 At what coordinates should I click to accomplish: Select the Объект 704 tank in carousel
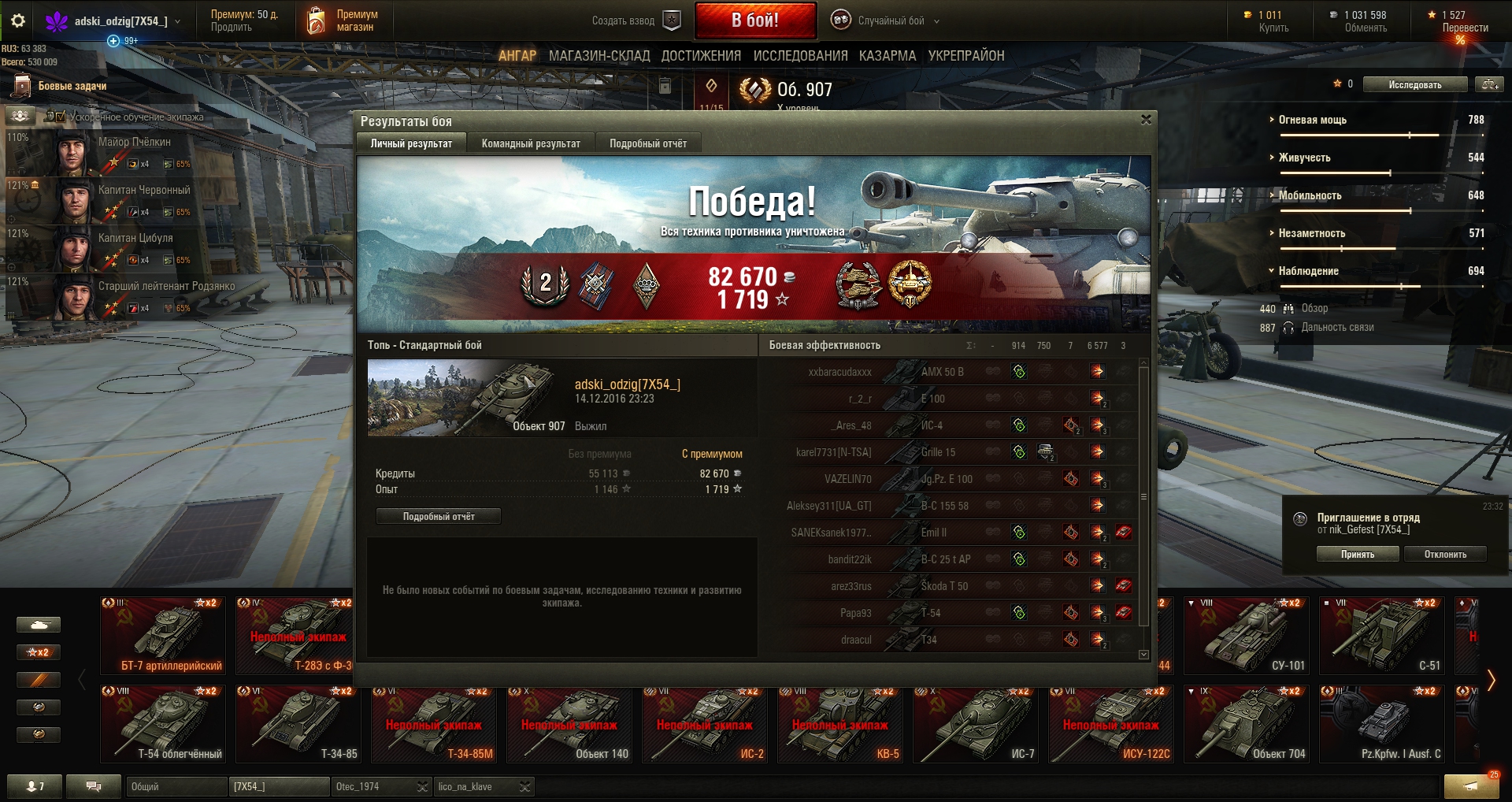click(x=1247, y=725)
